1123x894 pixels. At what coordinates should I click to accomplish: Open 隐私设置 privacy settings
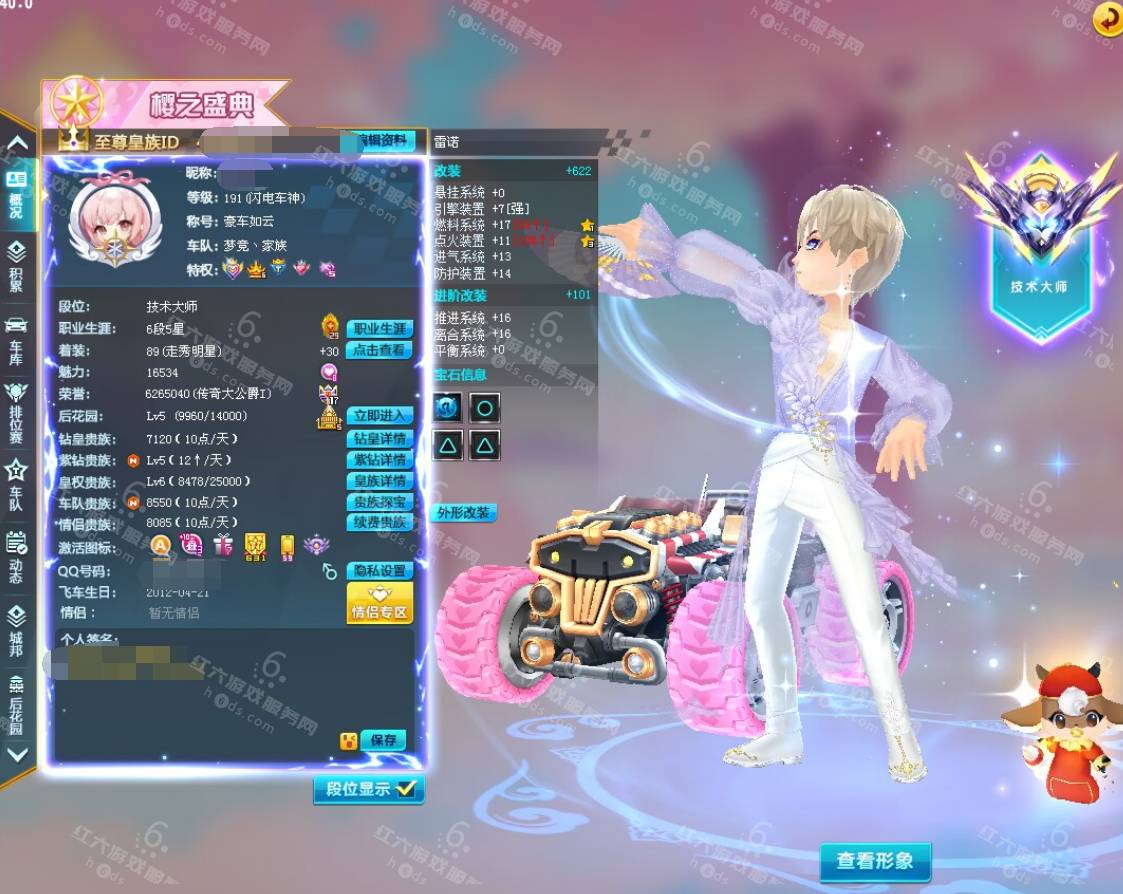[x=379, y=571]
